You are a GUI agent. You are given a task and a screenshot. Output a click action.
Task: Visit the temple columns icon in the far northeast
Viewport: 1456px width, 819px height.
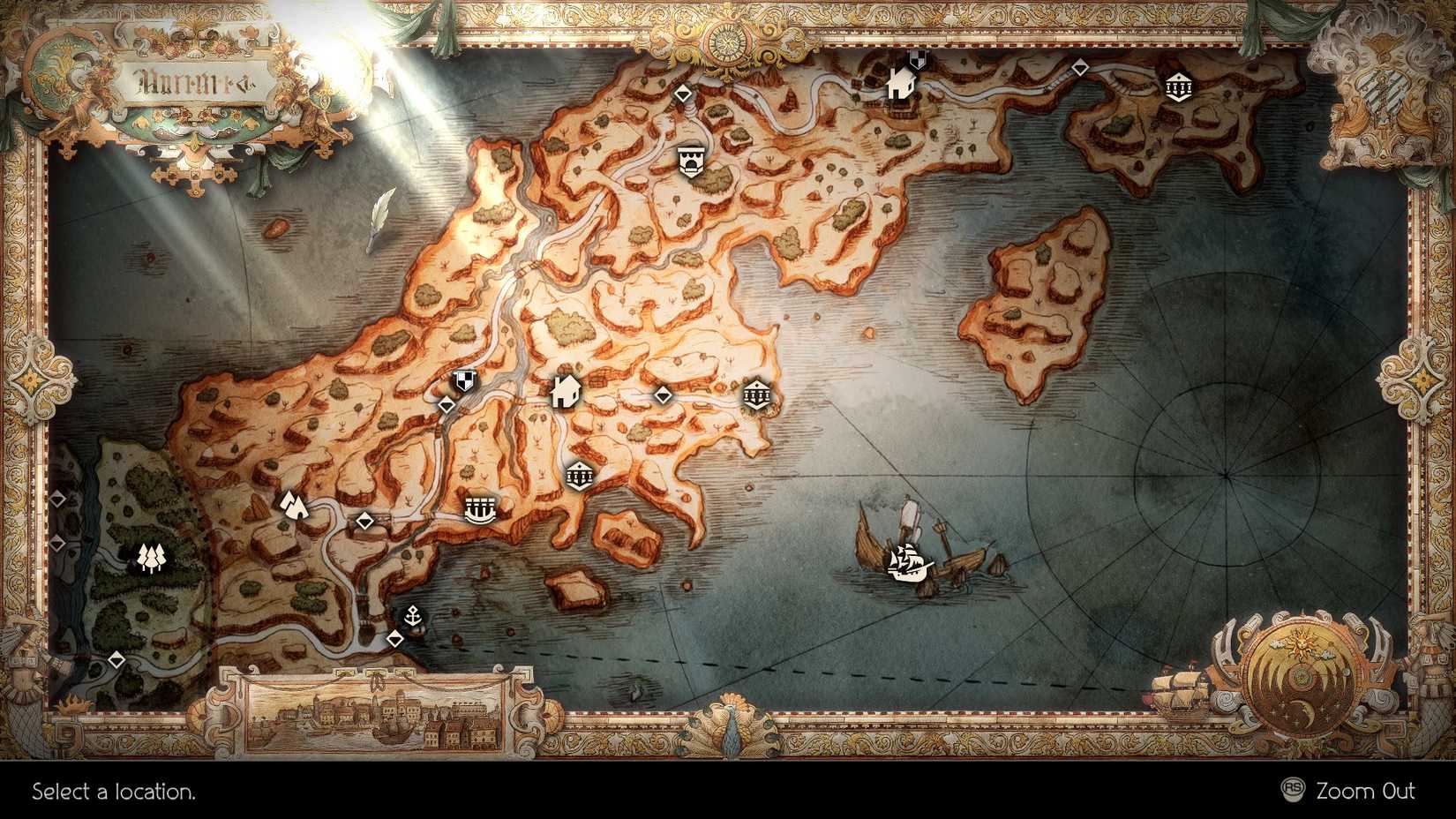[1178, 86]
